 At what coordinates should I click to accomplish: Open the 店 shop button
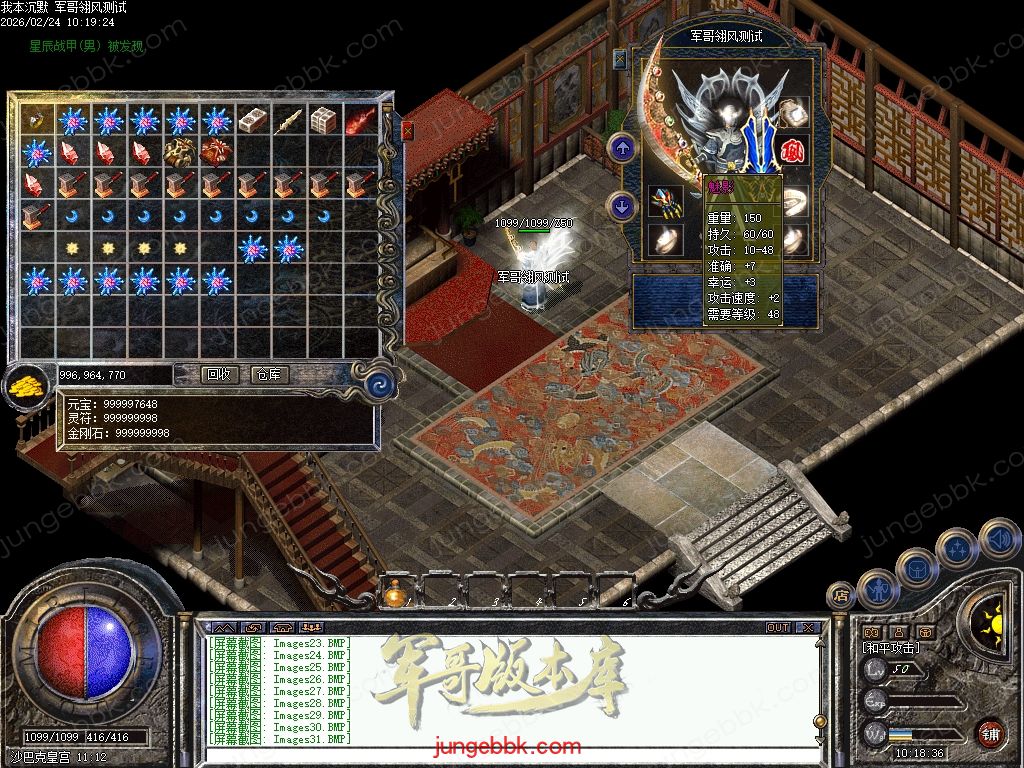click(841, 595)
